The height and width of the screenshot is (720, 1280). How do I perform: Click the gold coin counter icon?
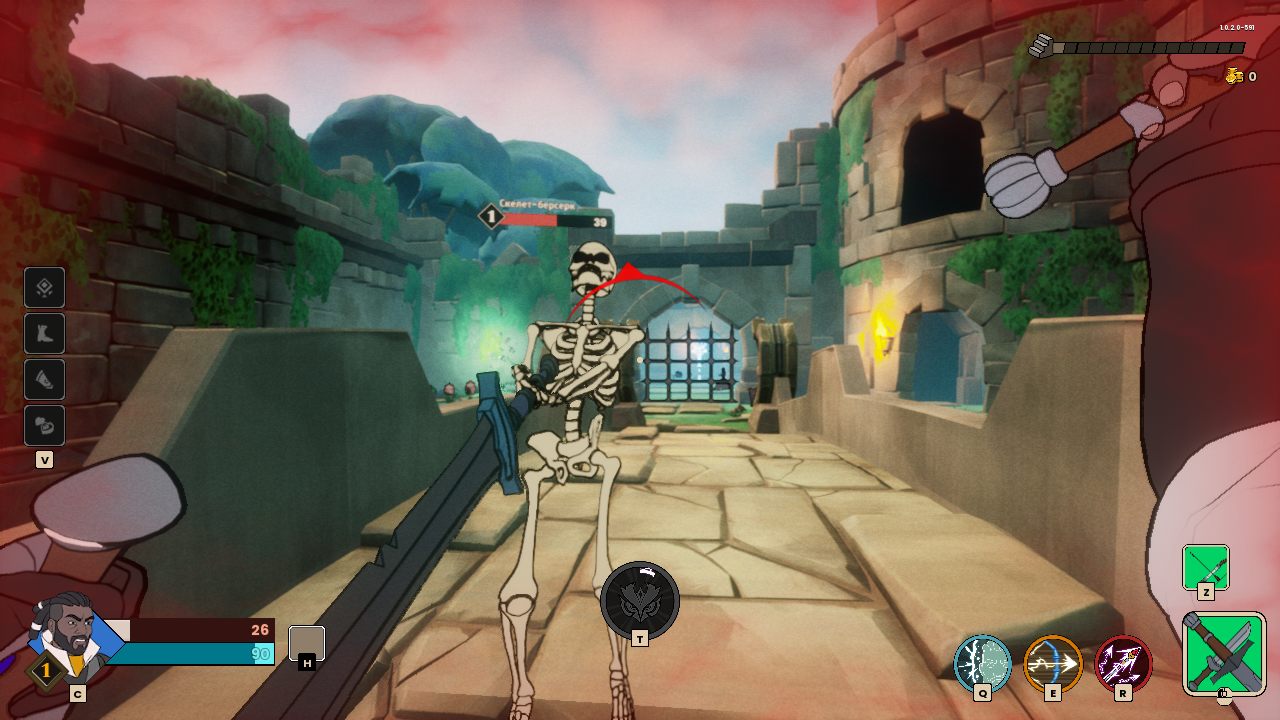coord(1234,76)
